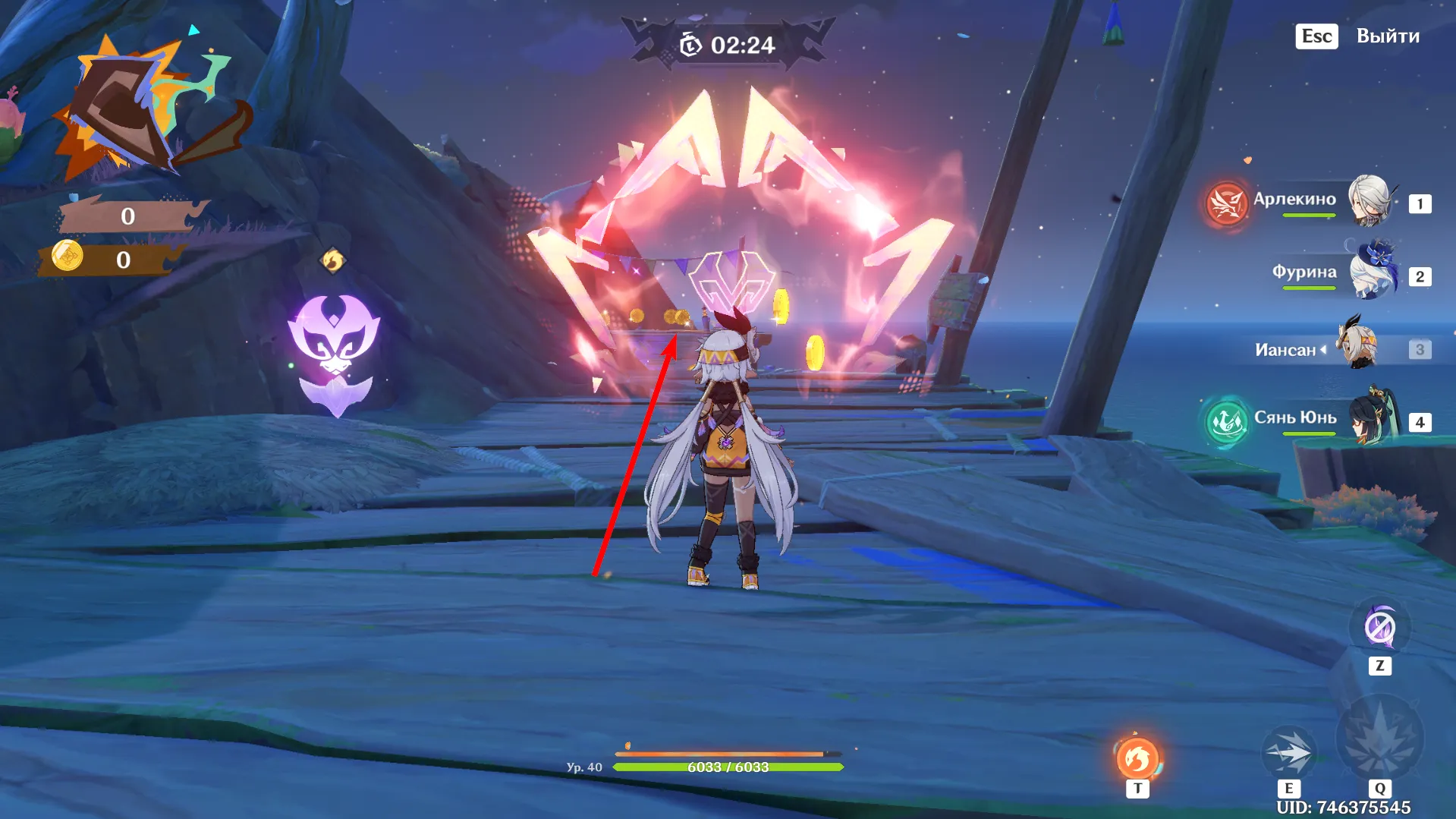The height and width of the screenshot is (819, 1456).
Task: Click the gold coin icon in the score panel
Action: click(x=68, y=257)
